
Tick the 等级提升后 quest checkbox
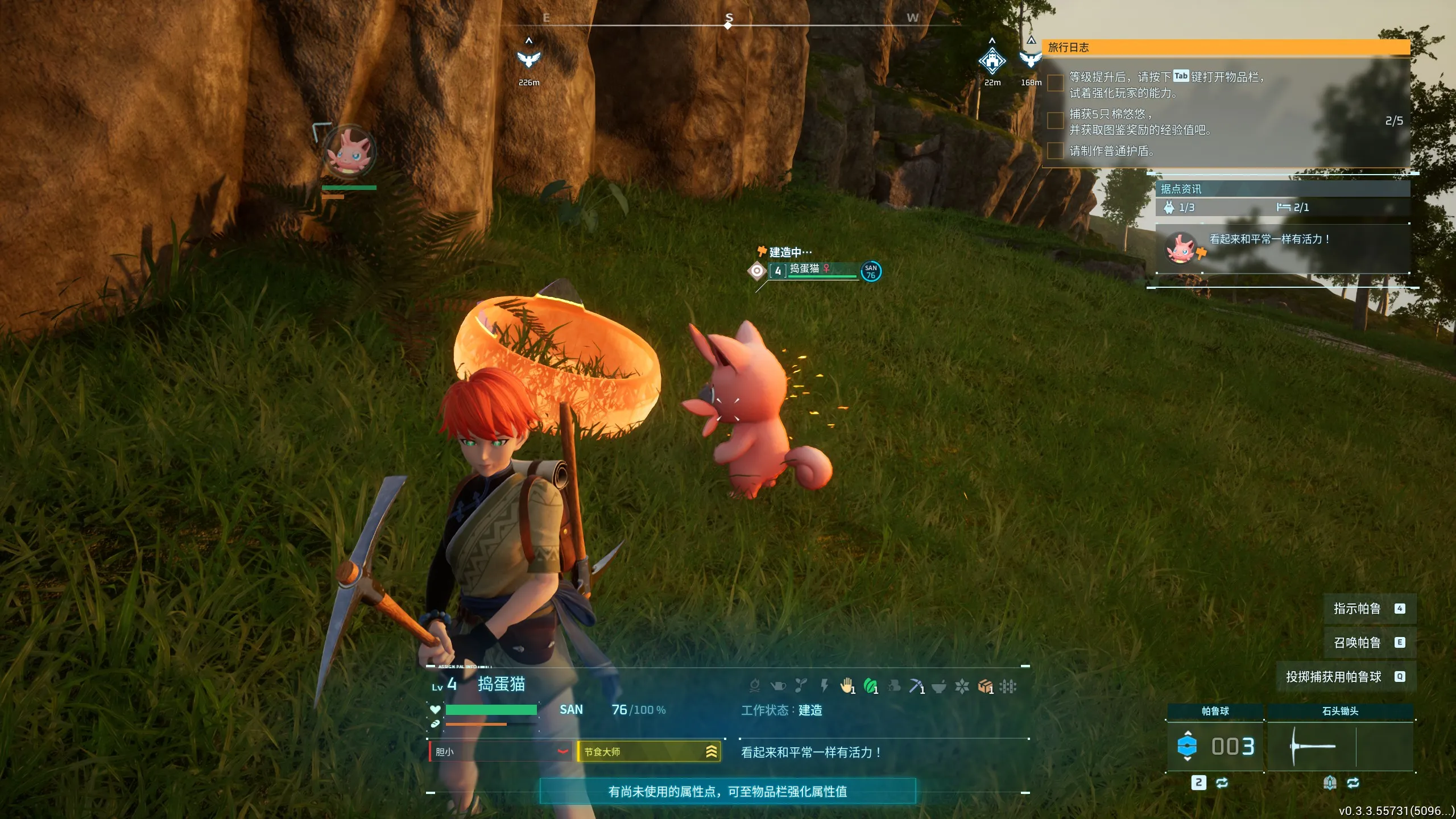click(x=1056, y=83)
